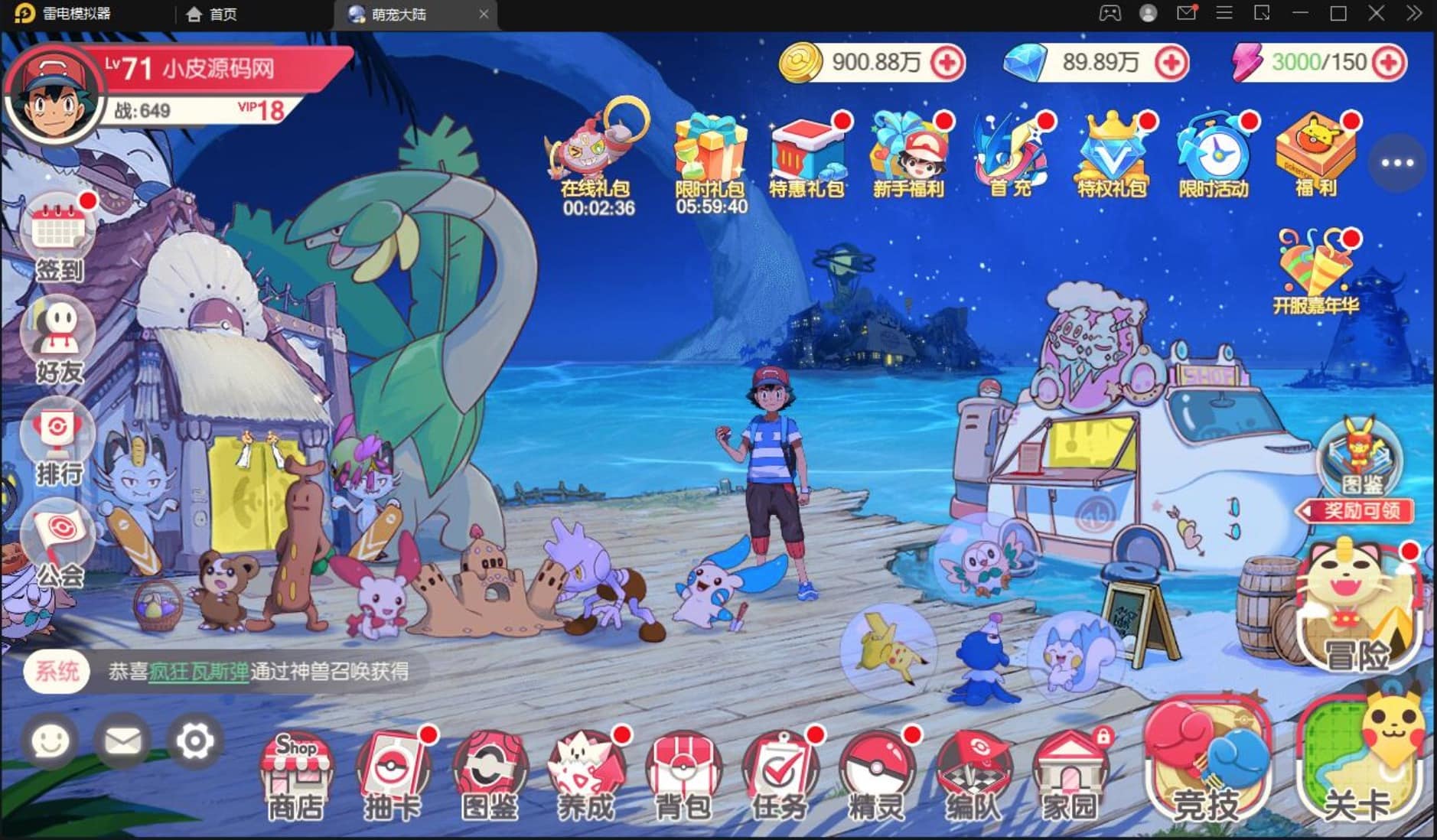Open the gear settings button
This screenshot has width=1437, height=840.
[194, 741]
